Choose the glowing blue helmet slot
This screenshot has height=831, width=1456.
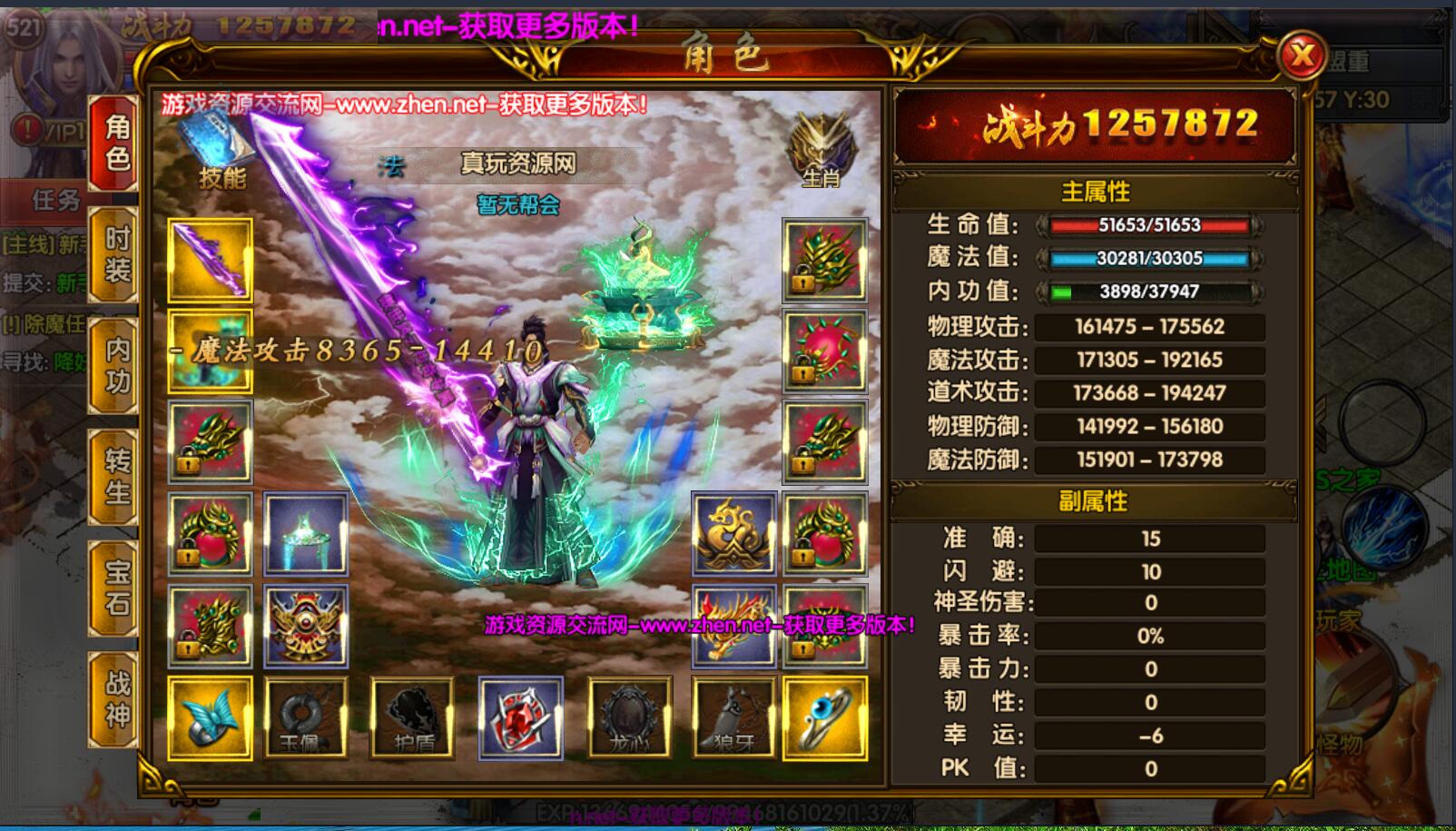point(305,534)
